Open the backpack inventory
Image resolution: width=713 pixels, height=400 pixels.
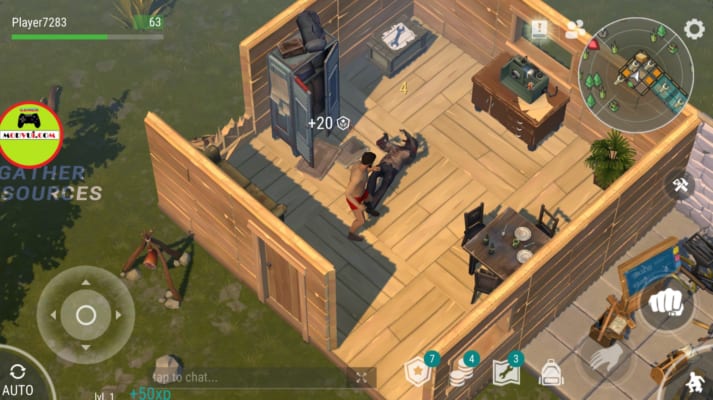551,373
